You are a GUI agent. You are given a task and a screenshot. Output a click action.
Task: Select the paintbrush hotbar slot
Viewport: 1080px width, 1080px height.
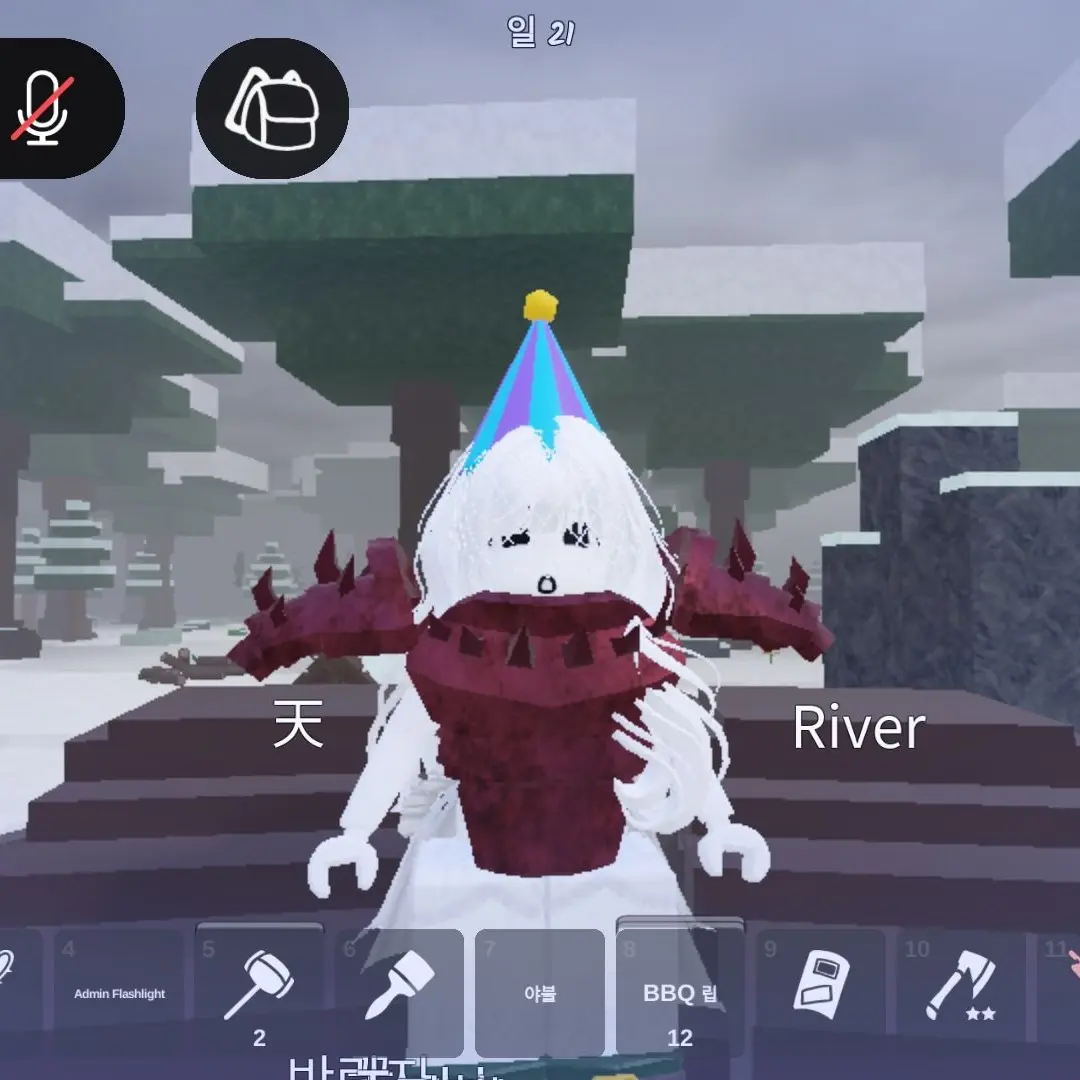(x=399, y=990)
